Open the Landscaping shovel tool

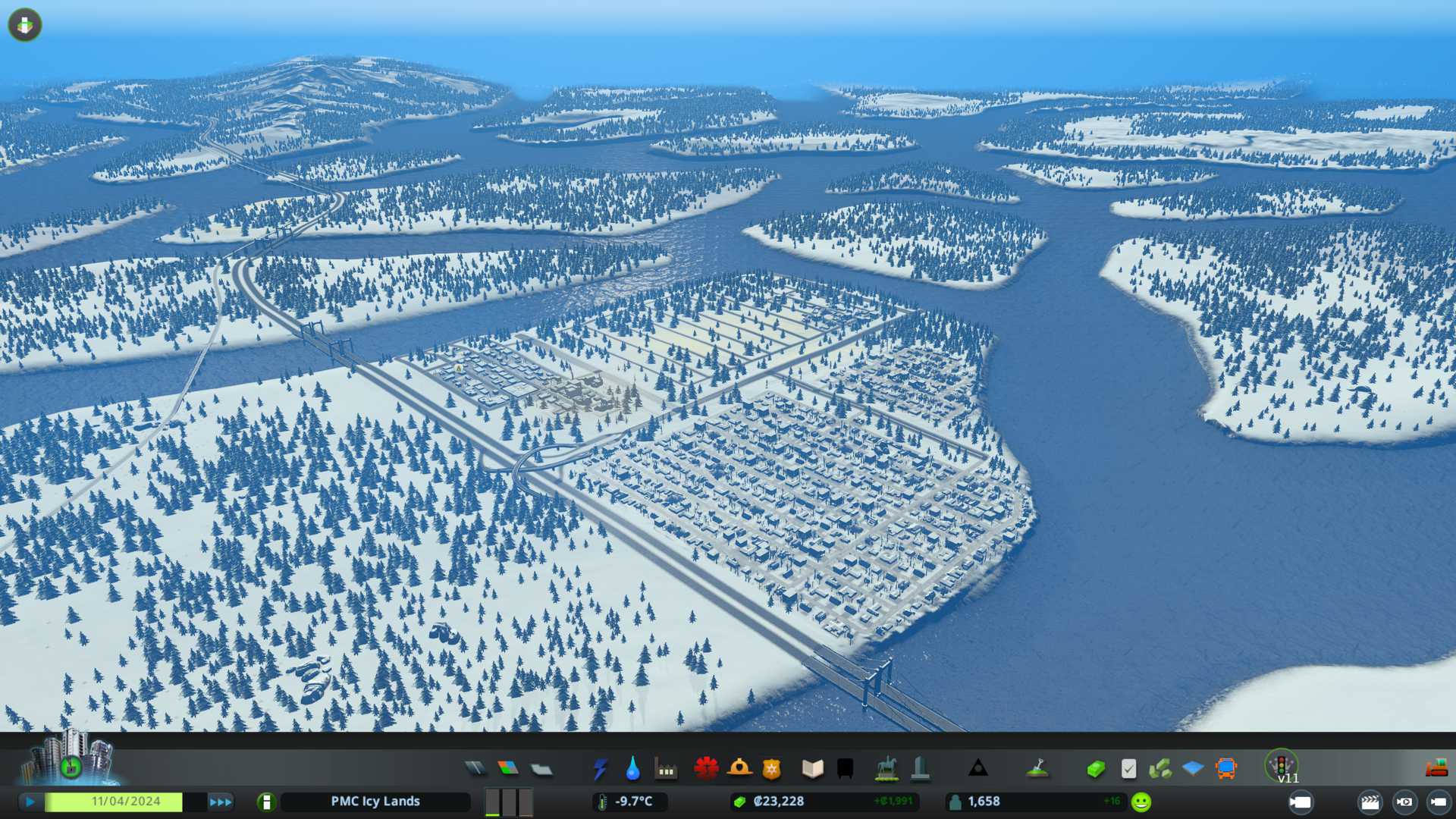(1037, 769)
